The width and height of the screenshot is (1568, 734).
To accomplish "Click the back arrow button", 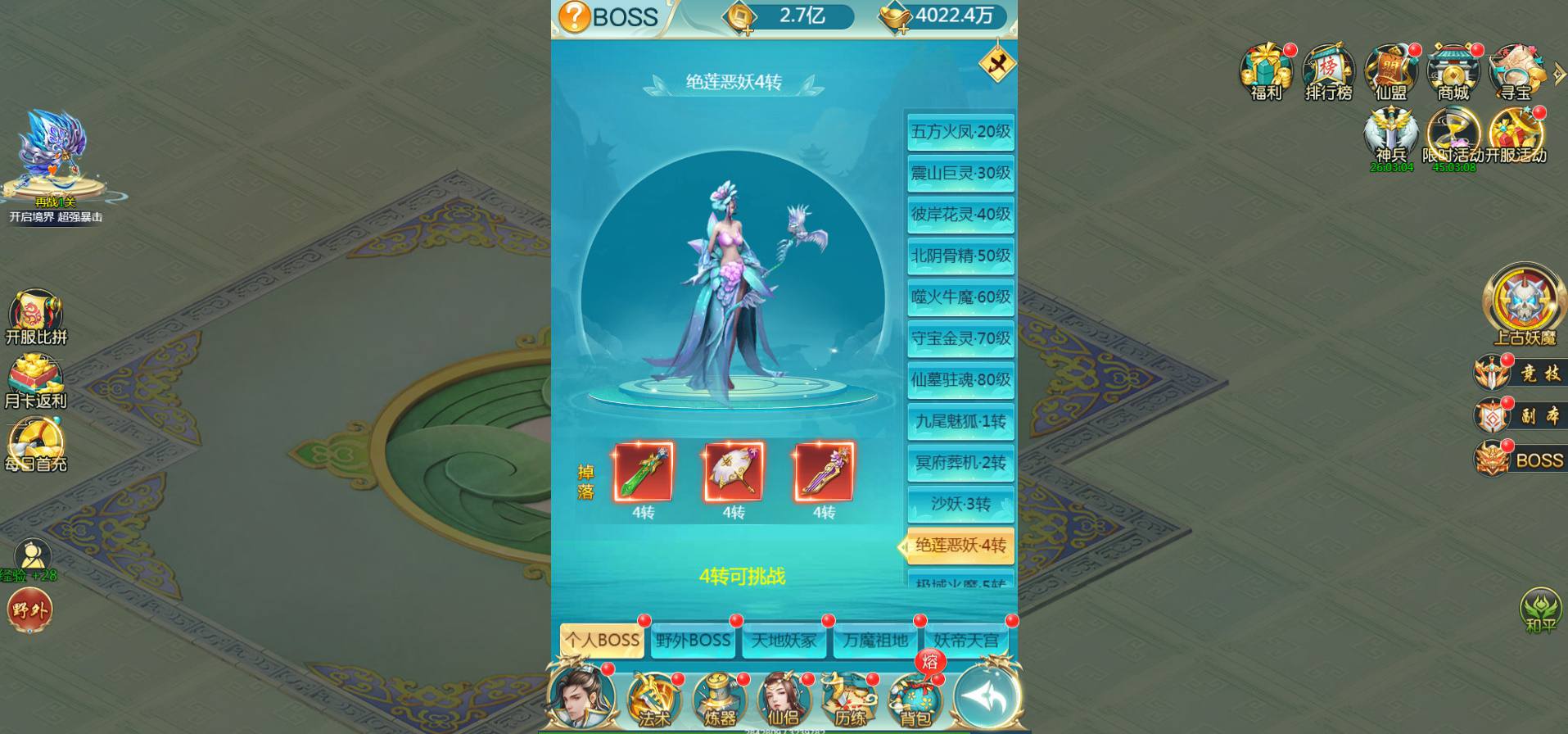I will coord(987,695).
